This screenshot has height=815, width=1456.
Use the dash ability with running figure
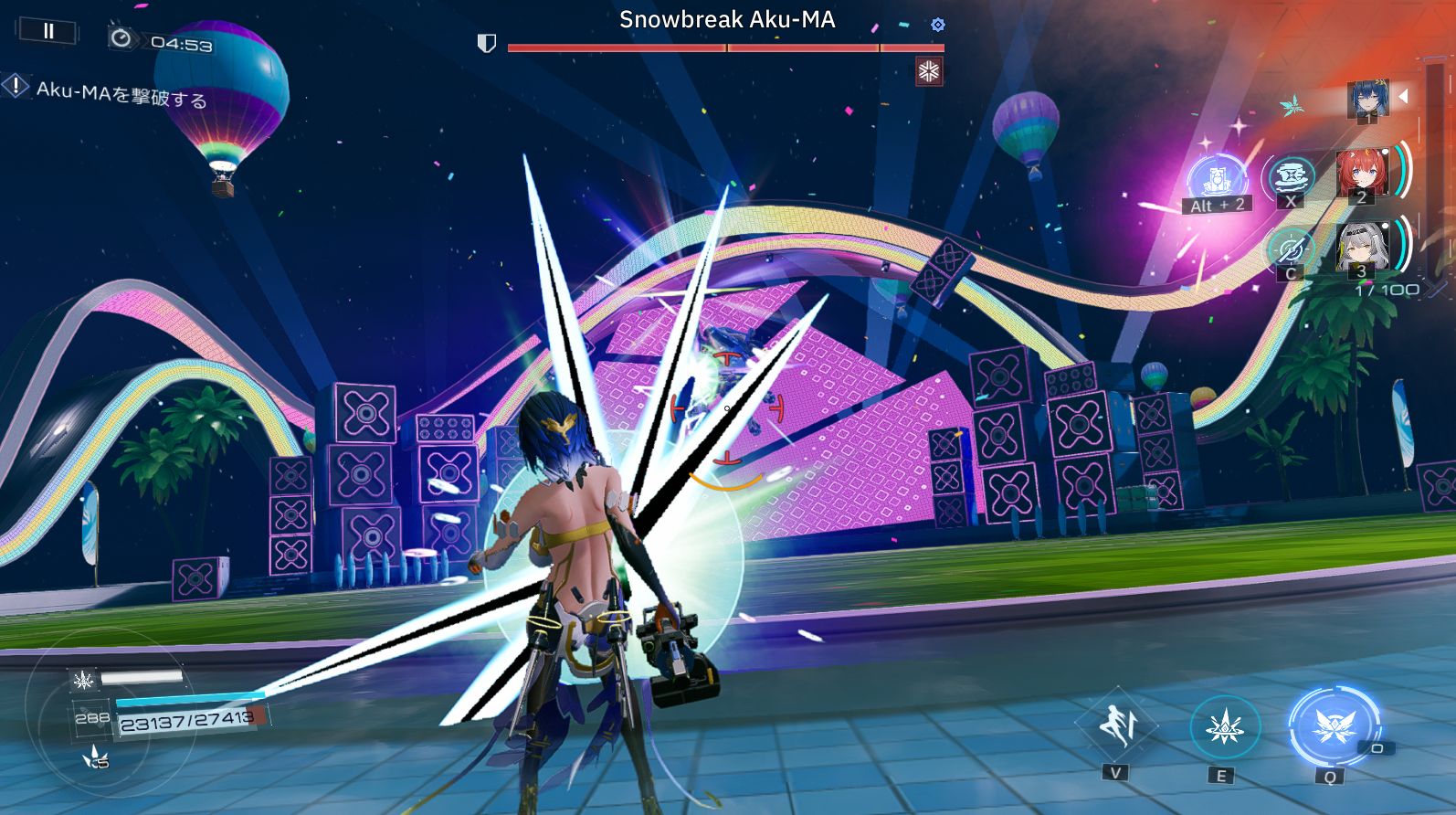(x=1116, y=725)
